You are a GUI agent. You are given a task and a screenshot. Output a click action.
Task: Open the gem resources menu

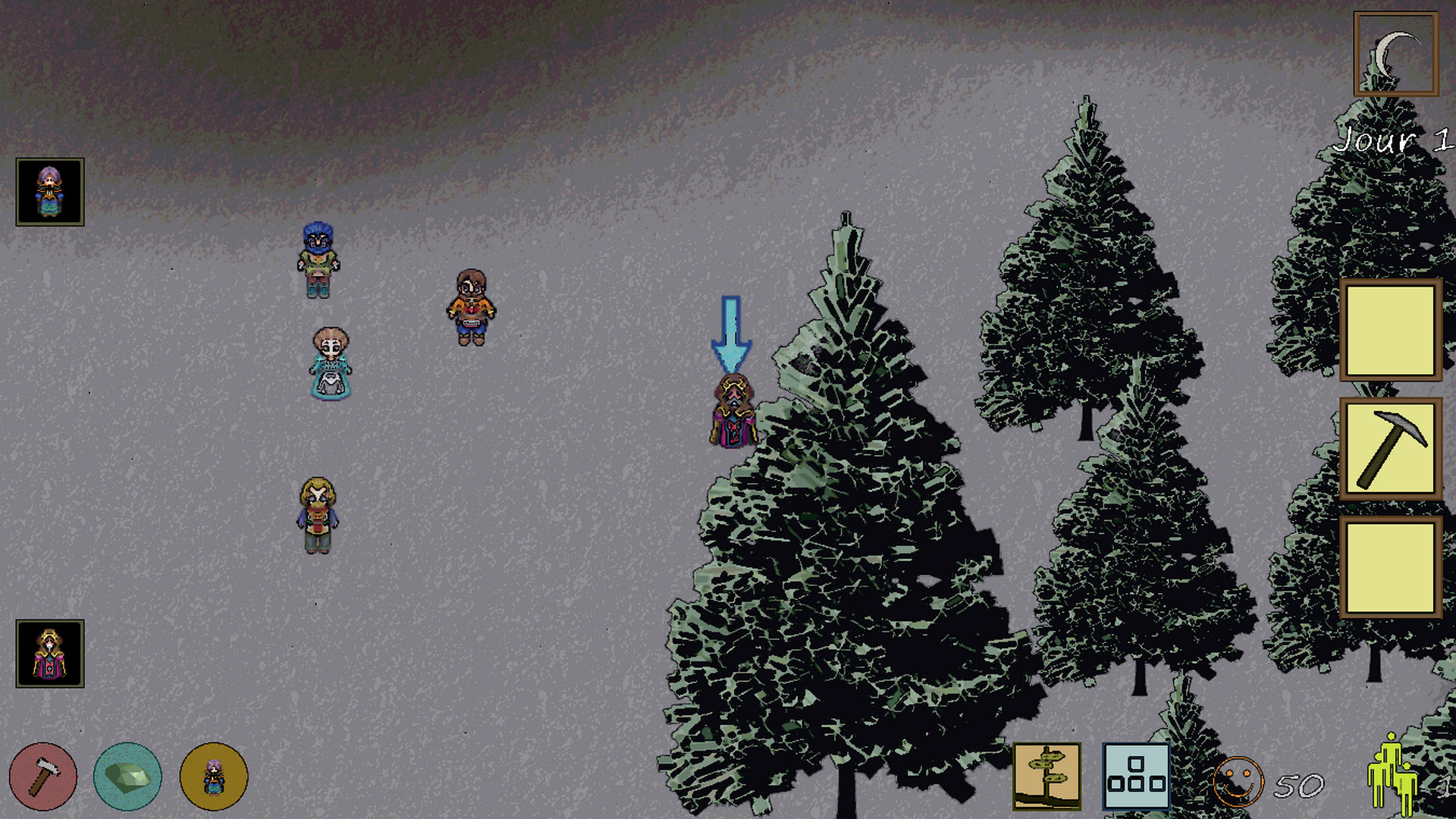pos(127,775)
